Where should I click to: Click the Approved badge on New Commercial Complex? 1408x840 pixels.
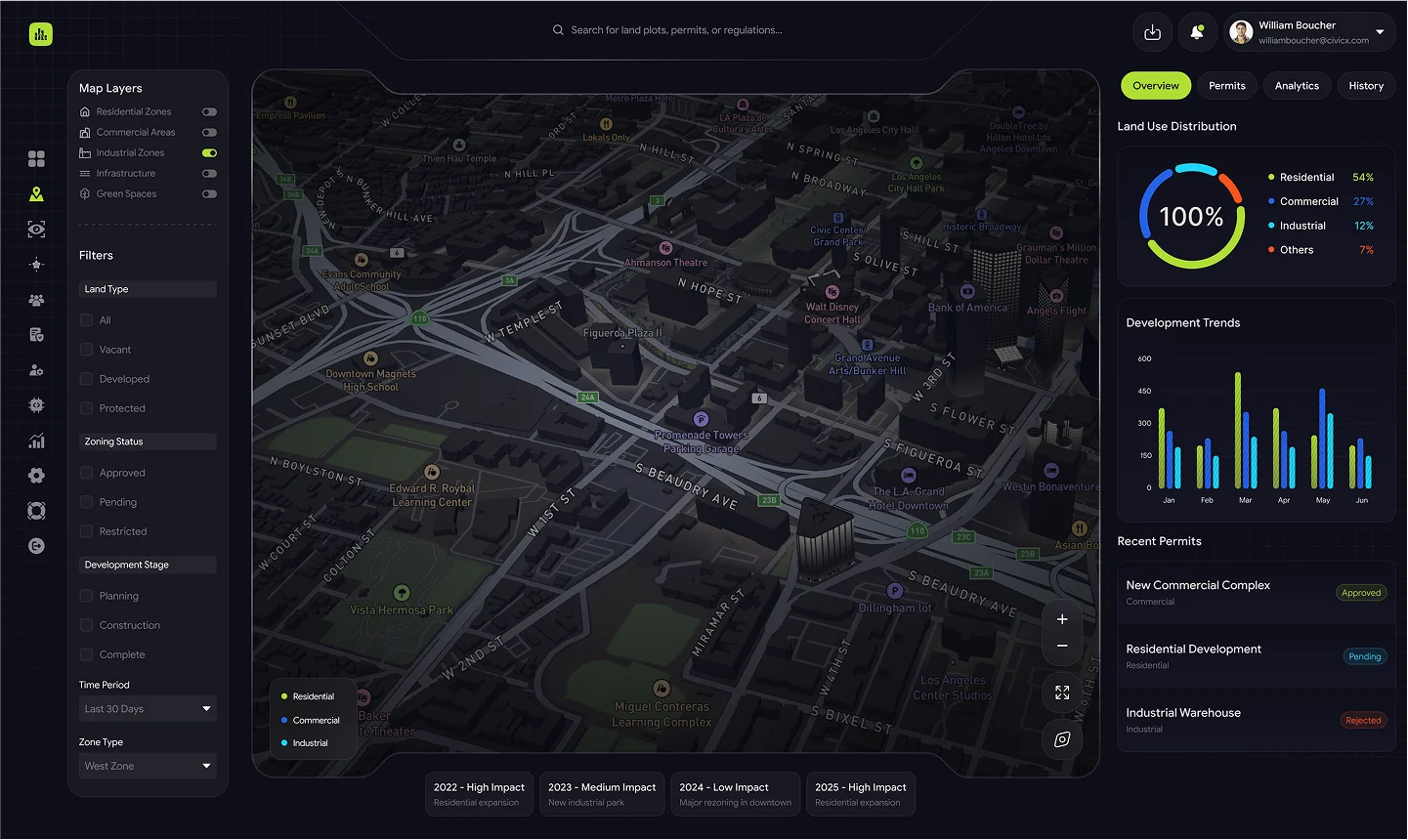click(1361, 592)
